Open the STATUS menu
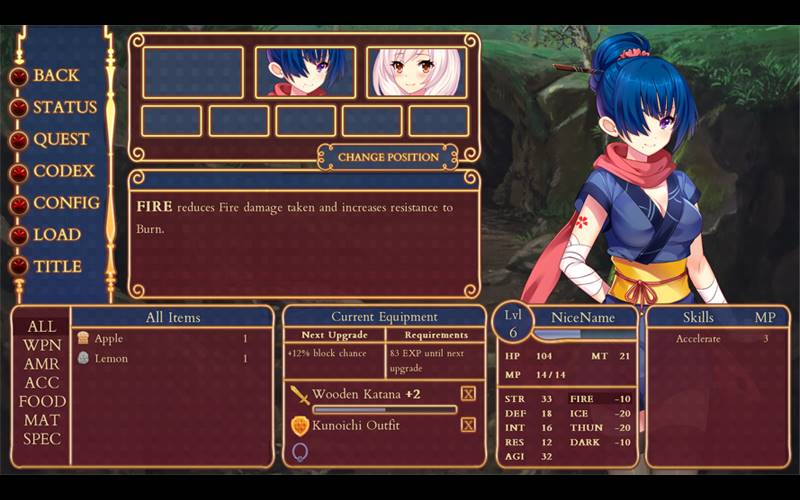800x500 pixels. click(64, 108)
